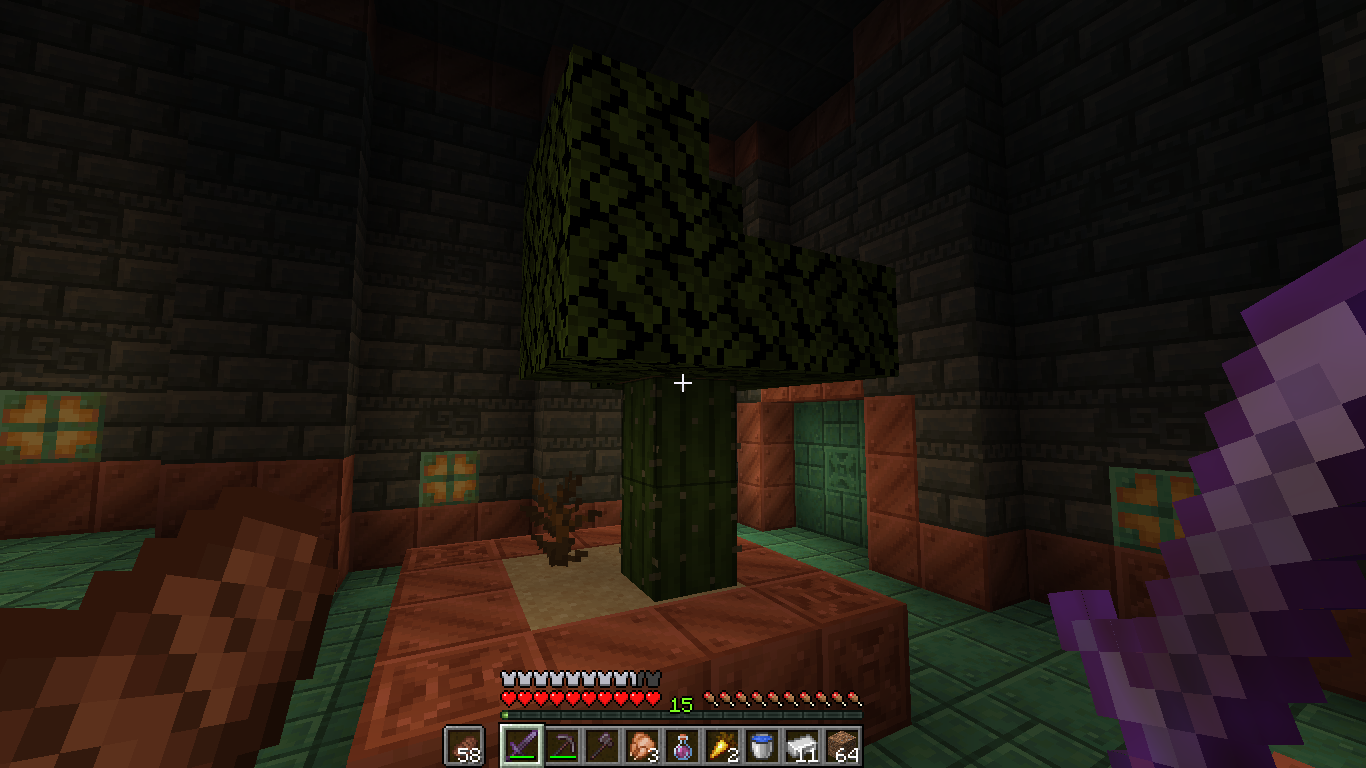Choose the netherite axe slot
The width and height of the screenshot is (1366, 768).
point(601,746)
